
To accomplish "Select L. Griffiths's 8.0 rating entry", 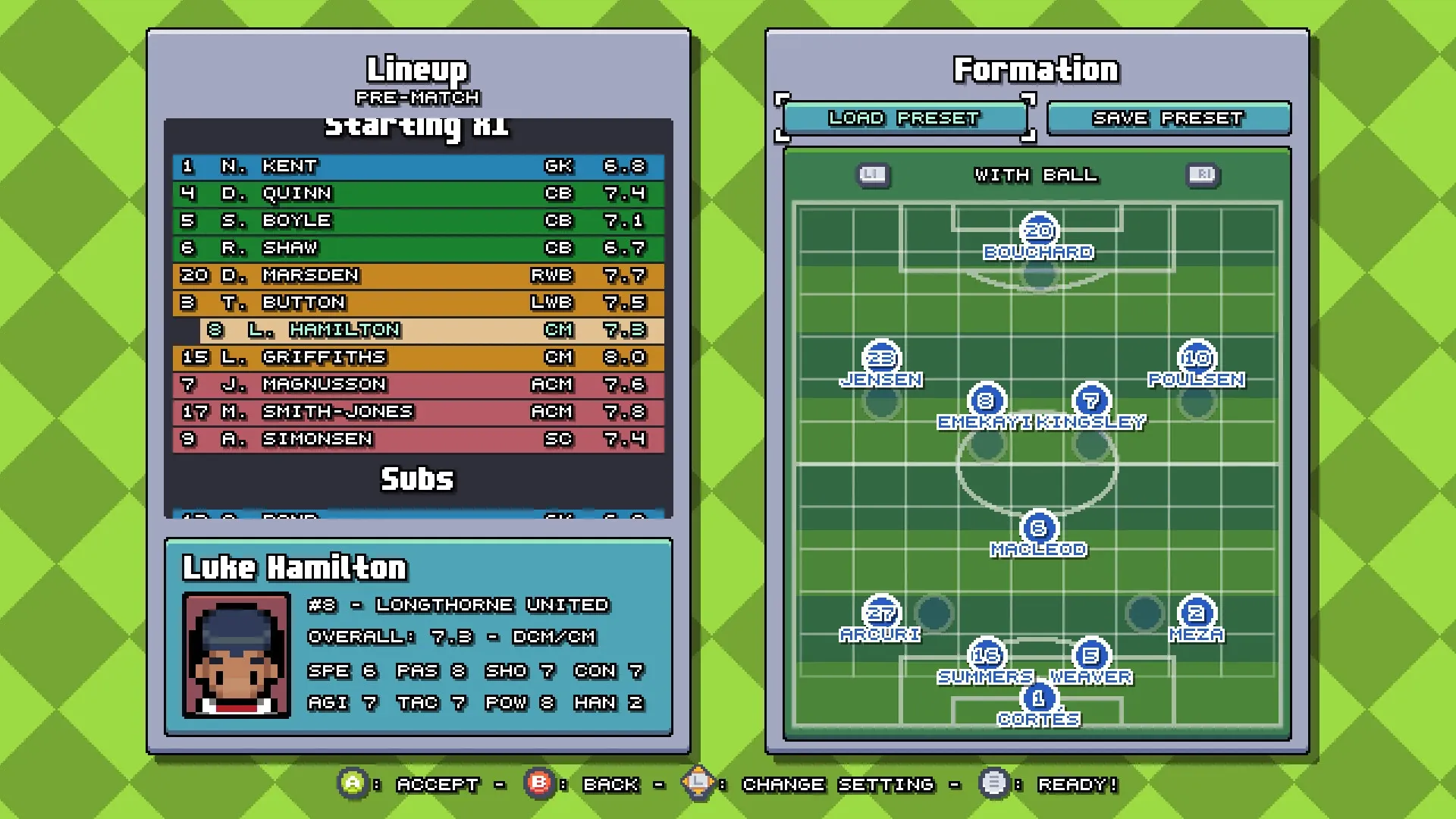I will (626, 356).
